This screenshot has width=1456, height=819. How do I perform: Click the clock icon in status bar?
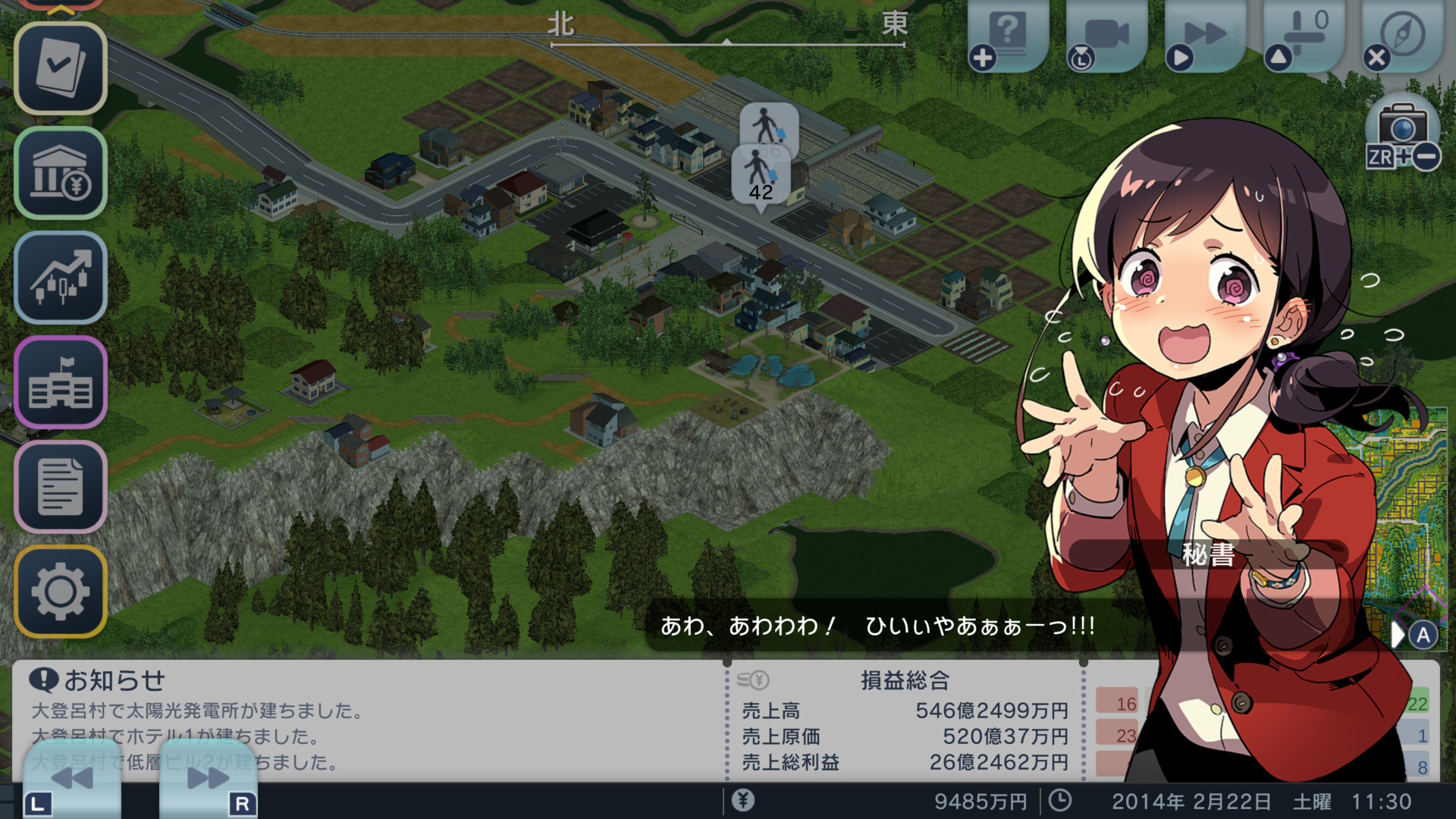(x=1059, y=801)
